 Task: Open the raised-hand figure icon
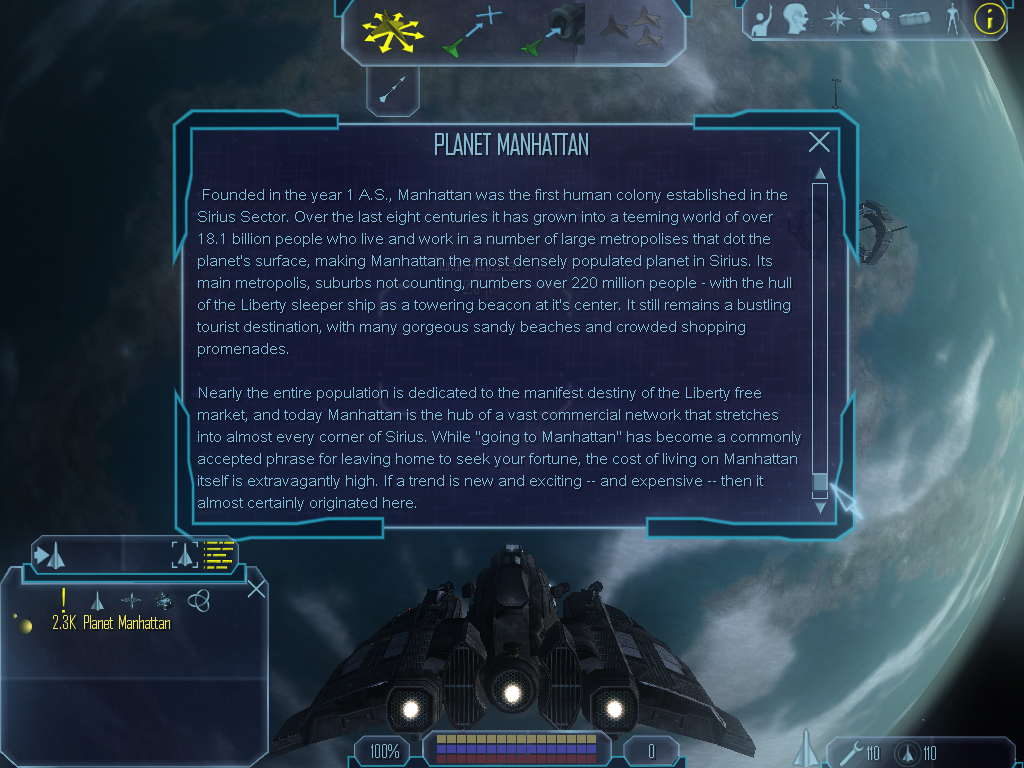762,18
